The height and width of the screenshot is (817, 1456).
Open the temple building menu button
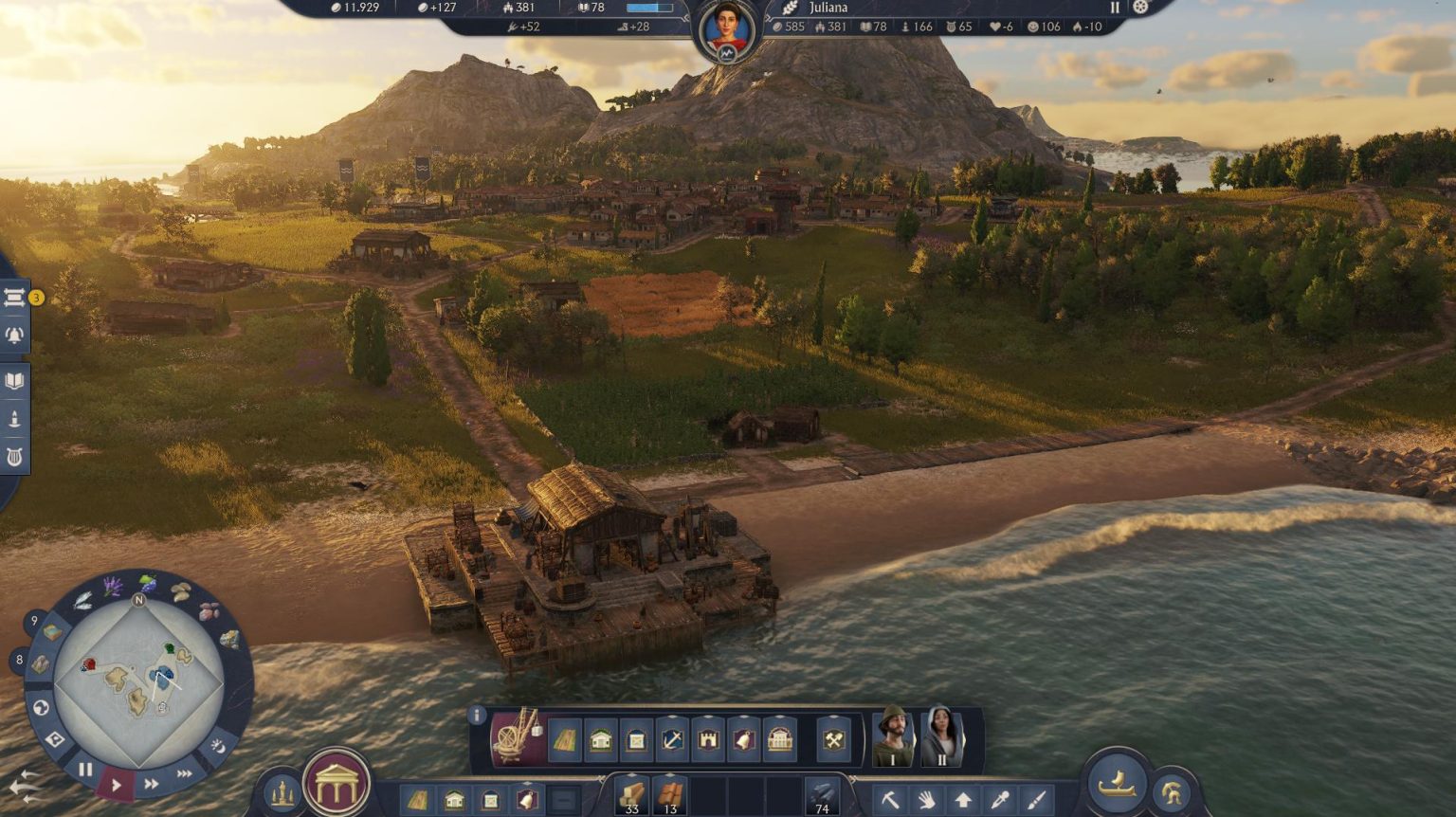(x=337, y=783)
